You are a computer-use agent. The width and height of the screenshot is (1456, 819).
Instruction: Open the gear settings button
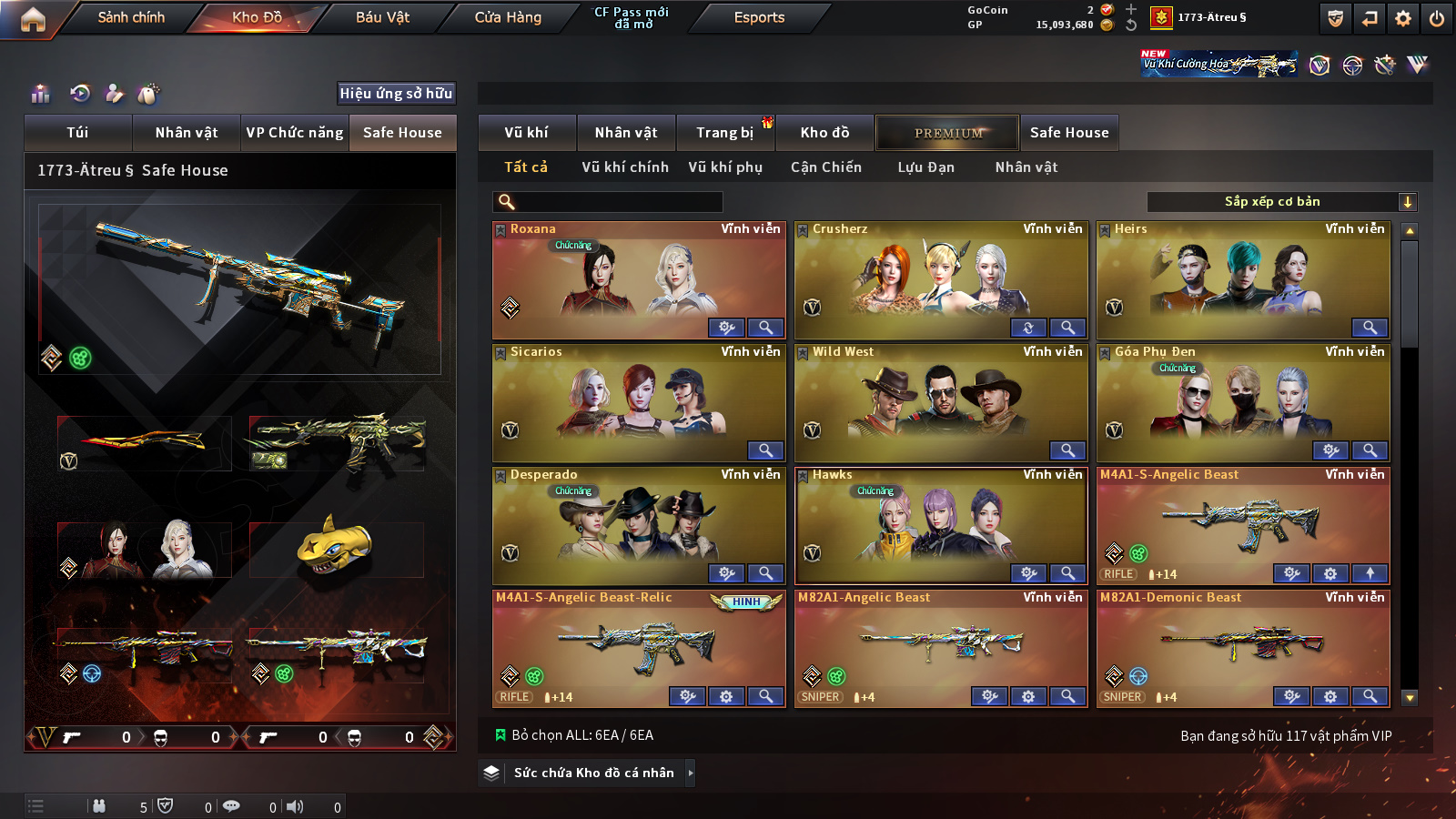[x=1403, y=18]
